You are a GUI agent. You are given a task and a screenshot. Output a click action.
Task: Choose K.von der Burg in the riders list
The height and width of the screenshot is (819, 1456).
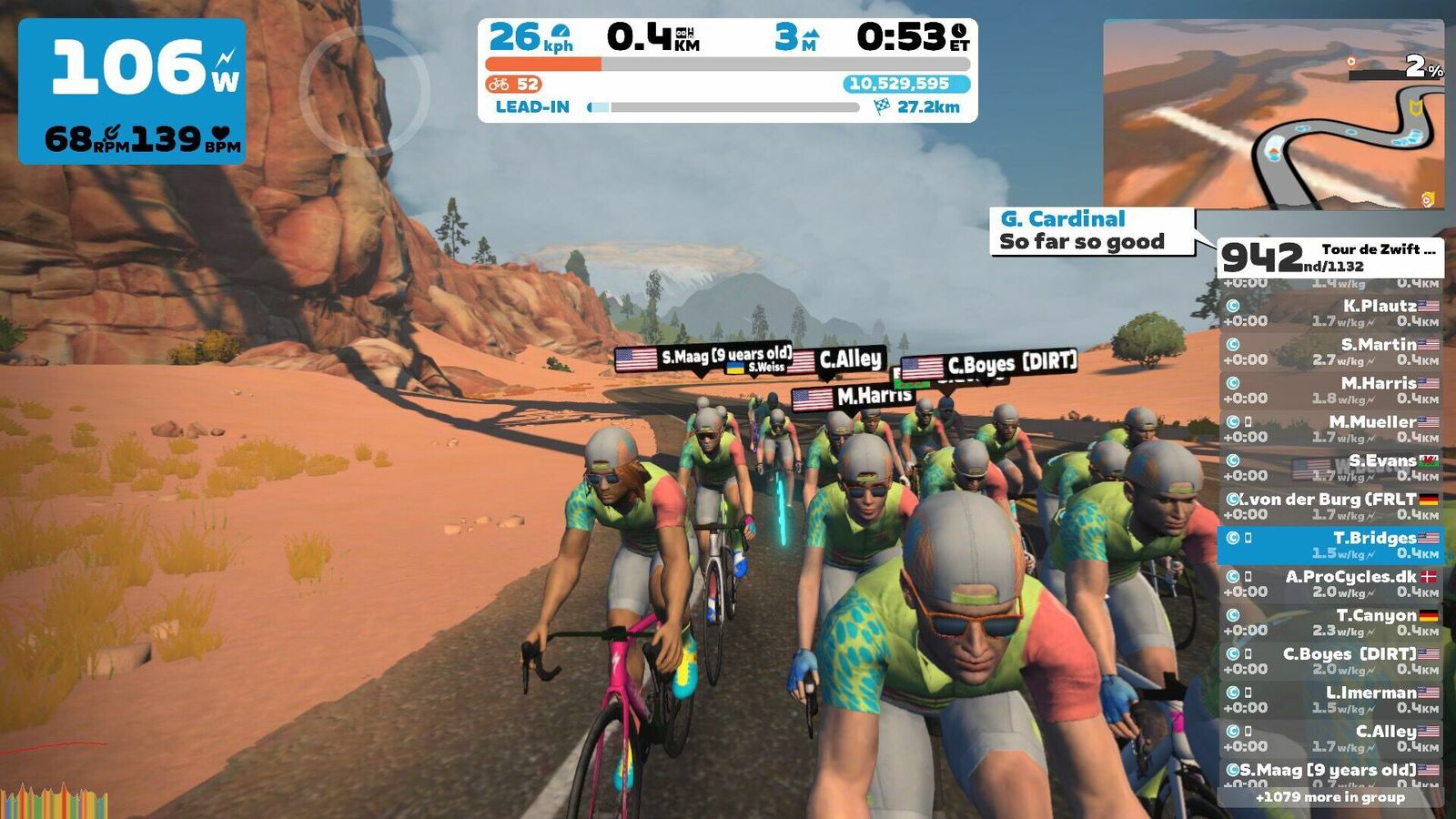pos(1330,506)
